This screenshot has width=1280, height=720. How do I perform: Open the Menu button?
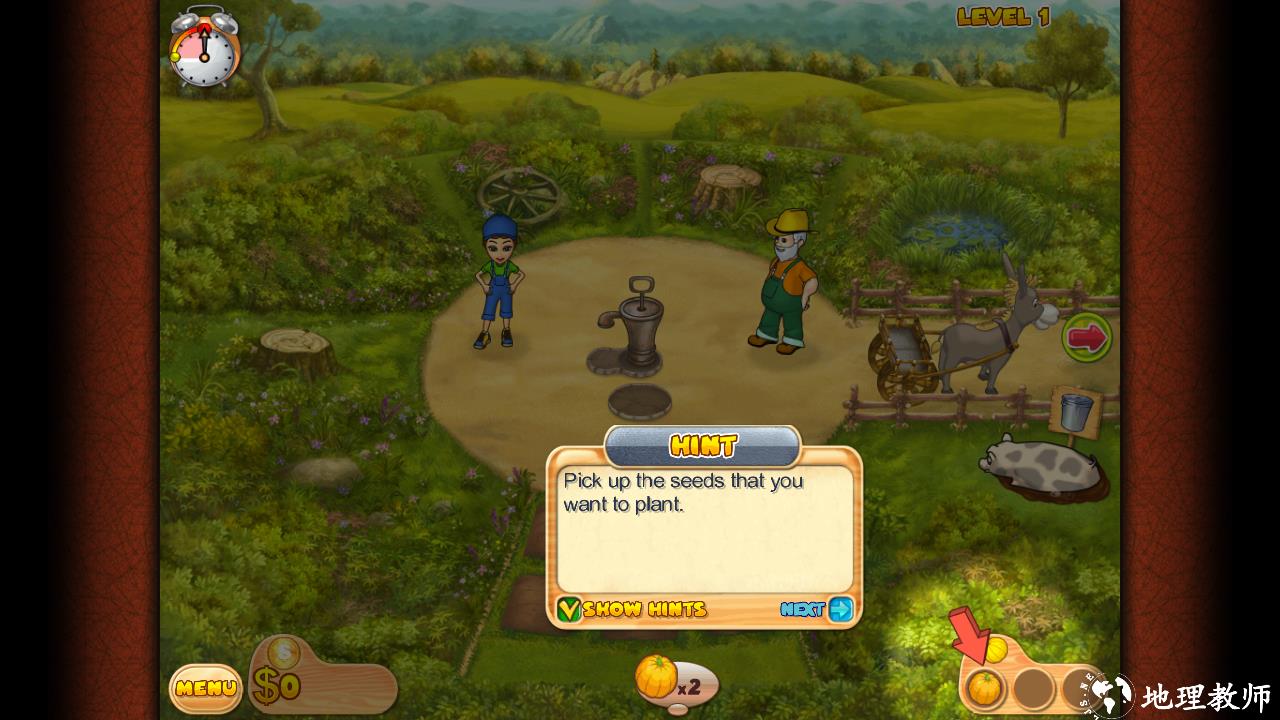coord(205,688)
